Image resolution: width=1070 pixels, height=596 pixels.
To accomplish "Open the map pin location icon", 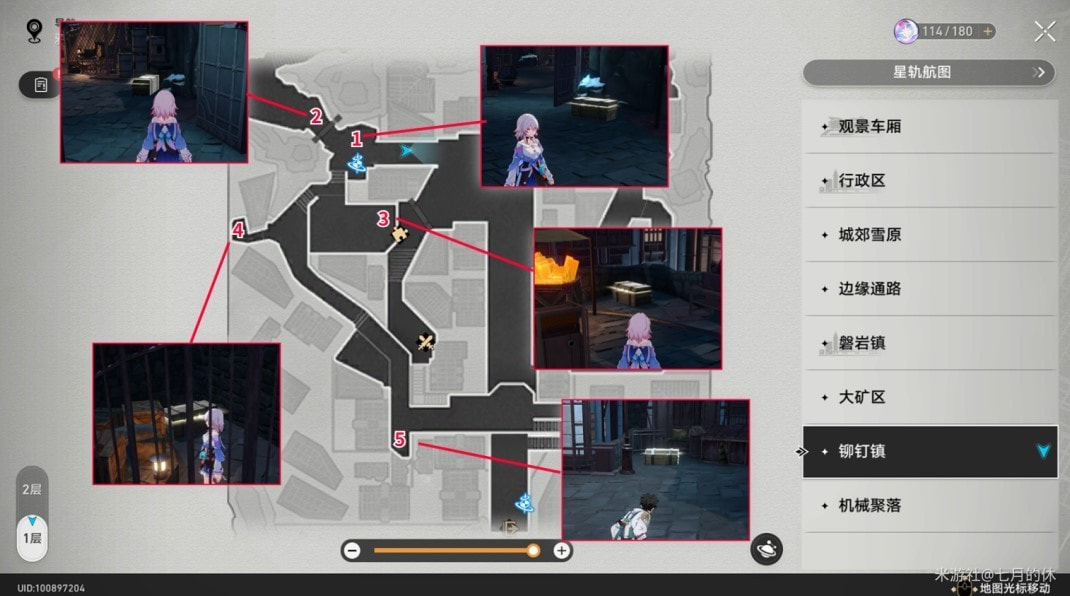I will coord(34,31).
